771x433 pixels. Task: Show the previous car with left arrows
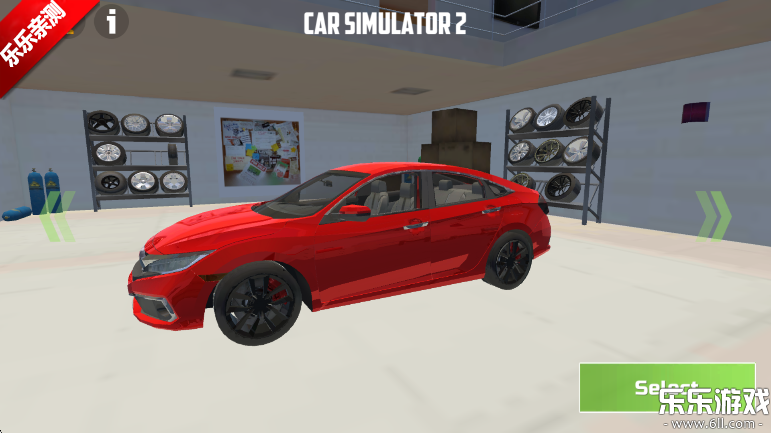click(x=57, y=216)
